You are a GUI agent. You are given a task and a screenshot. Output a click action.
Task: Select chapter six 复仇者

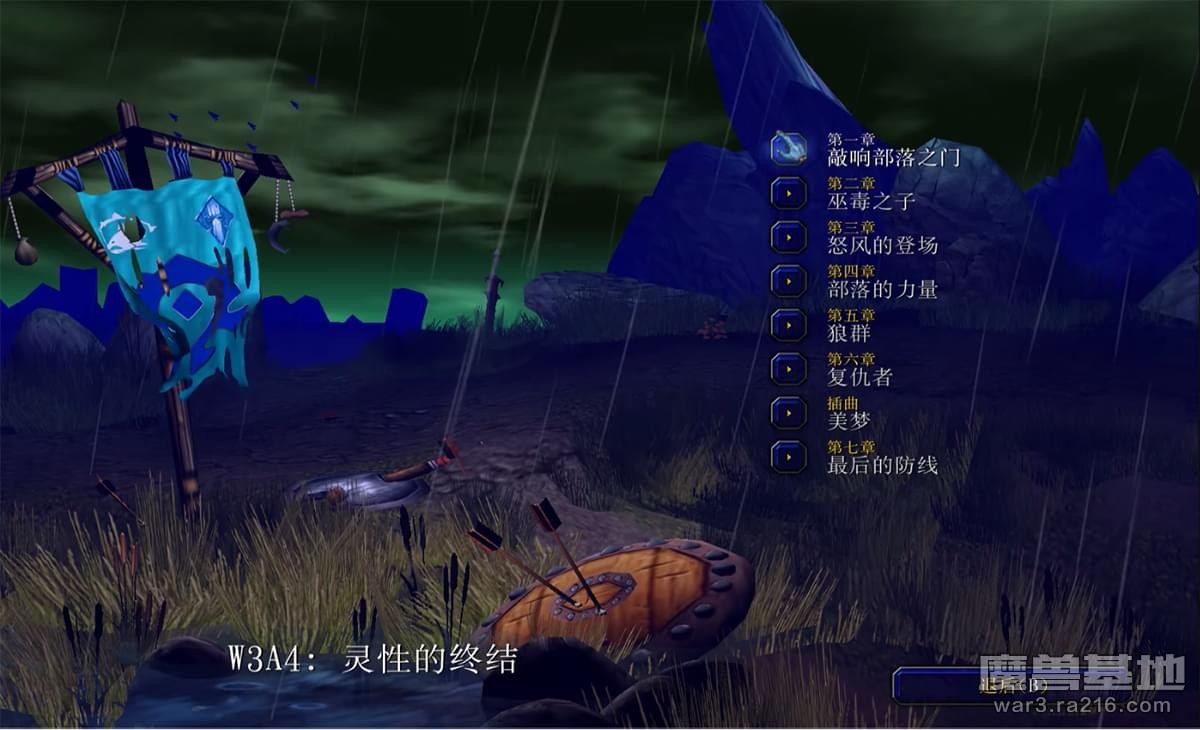coord(789,369)
